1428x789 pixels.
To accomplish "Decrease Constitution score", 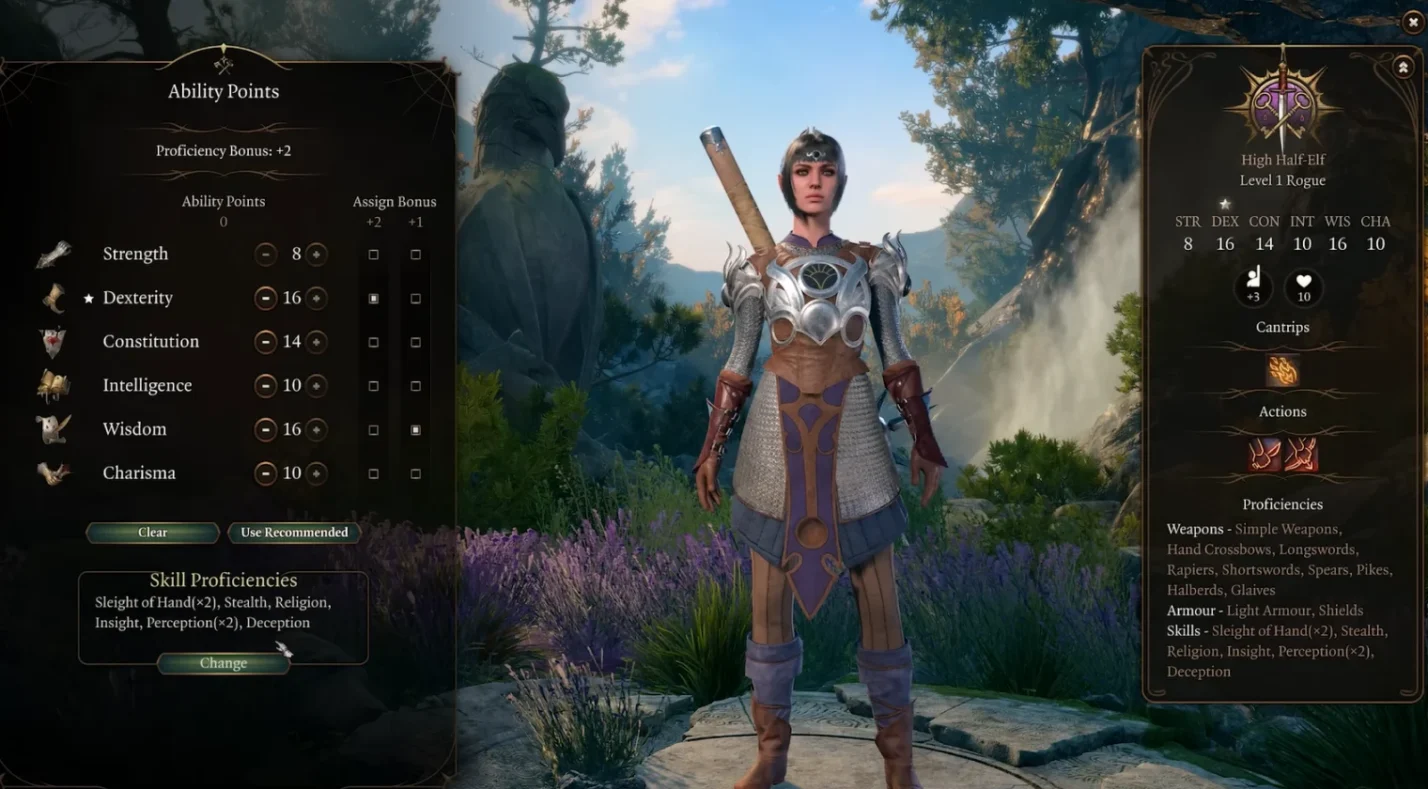I will (x=265, y=342).
